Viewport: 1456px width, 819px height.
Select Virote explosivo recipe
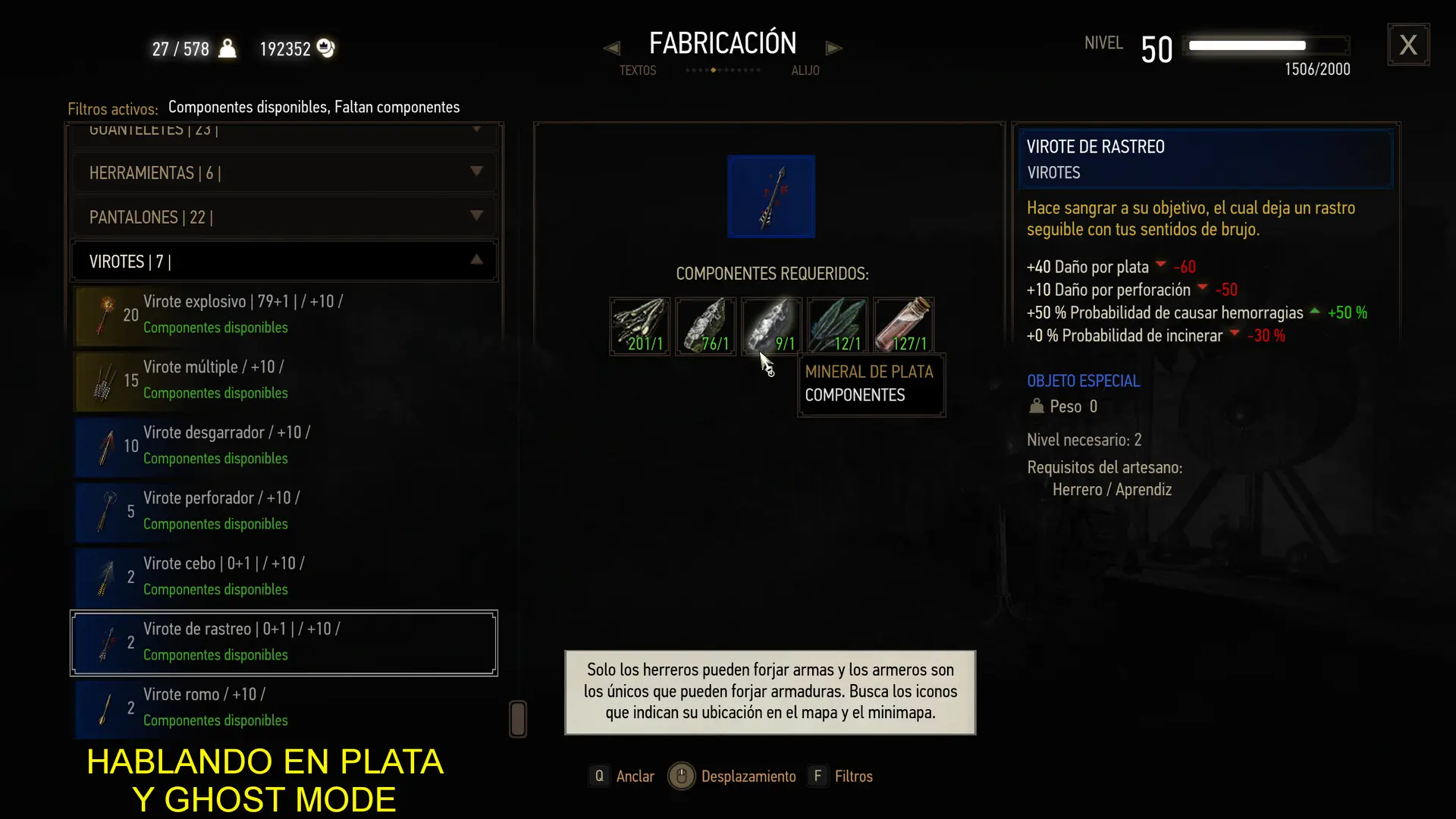click(x=285, y=314)
